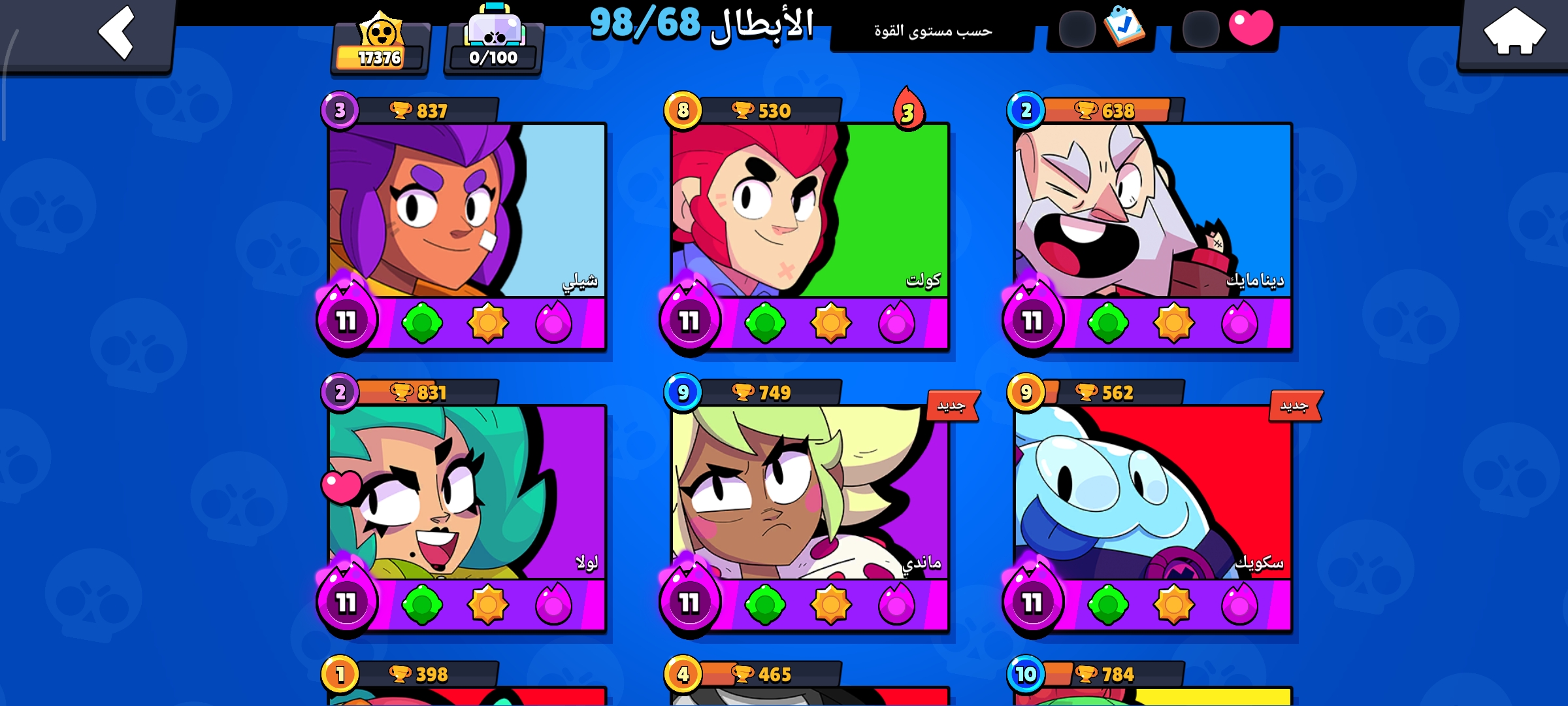Select Shelly's orange star power icon

[x=489, y=321]
